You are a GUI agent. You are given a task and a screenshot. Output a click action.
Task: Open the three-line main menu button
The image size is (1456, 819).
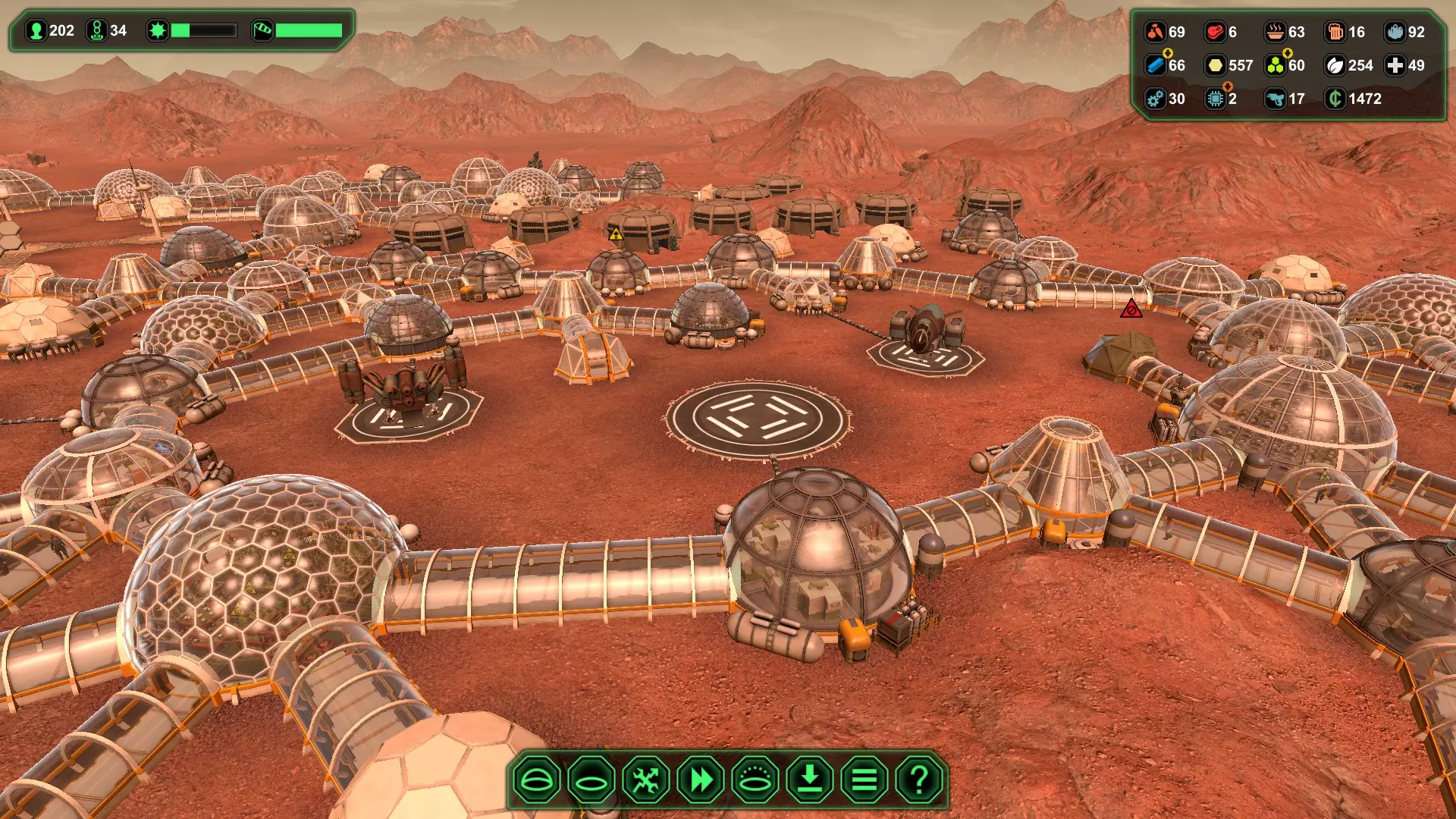pos(864,780)
